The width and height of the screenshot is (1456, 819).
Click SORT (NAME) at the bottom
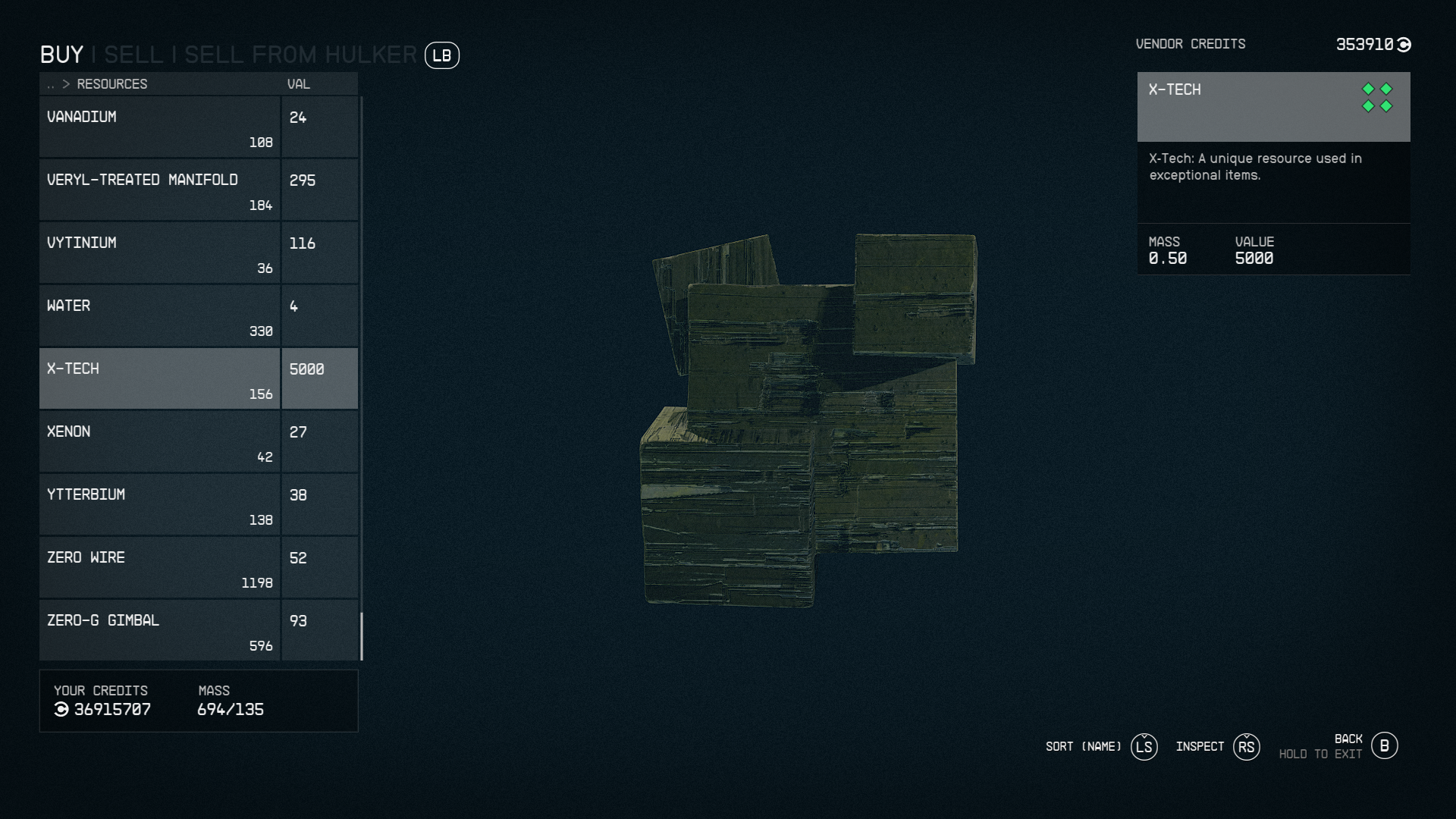(1083, 747)
